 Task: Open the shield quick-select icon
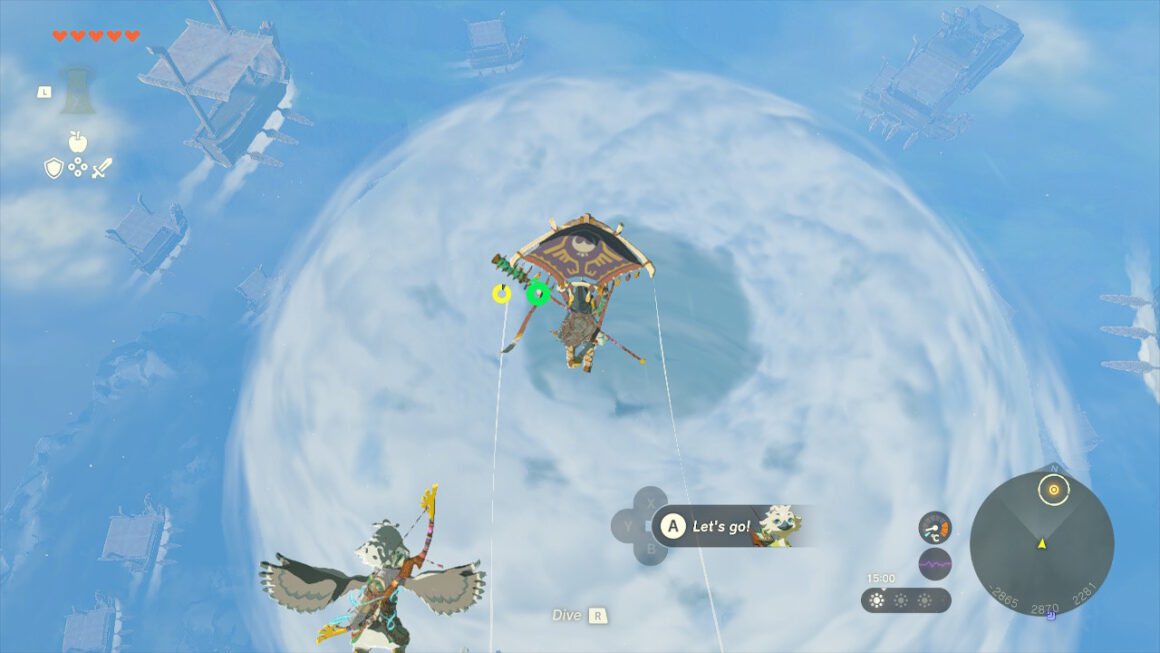pyautogui.click(x=53, y=168)
